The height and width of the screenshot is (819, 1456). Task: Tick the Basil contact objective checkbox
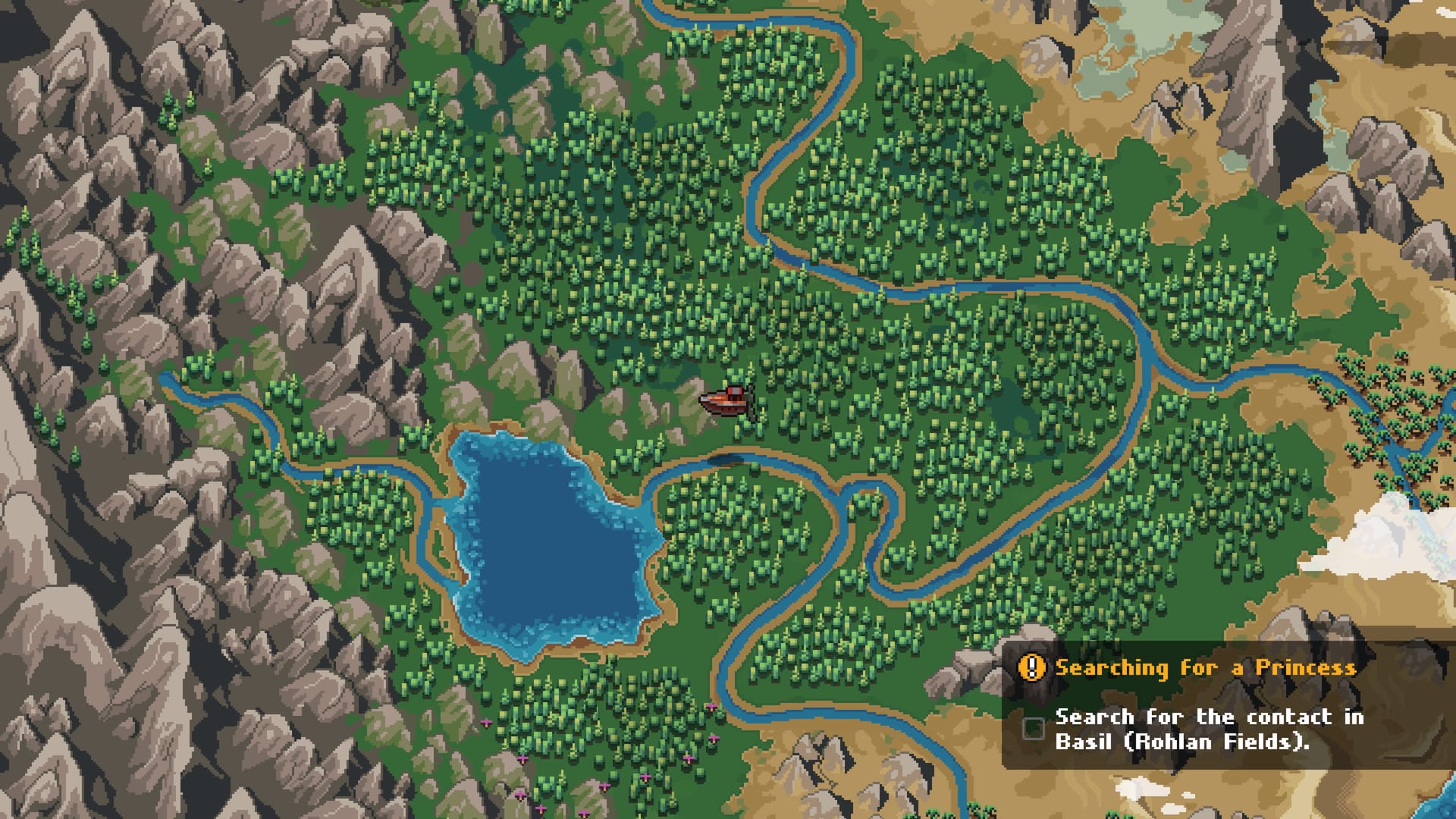(x=1033, y=728)
